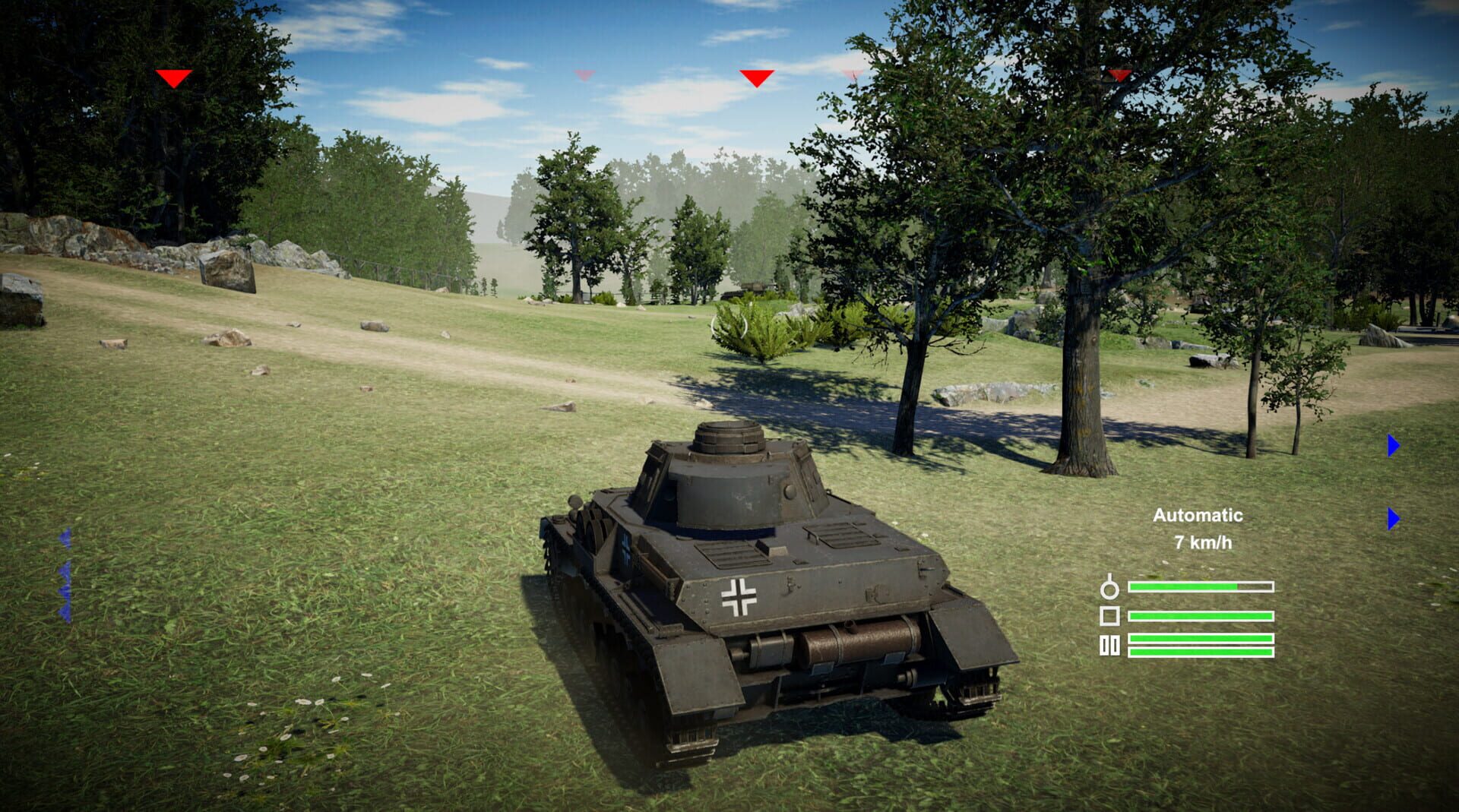Screen dimensions: 1459x812
Task: Select the crew status icon beside top health bar
Action: point(1110,589)
